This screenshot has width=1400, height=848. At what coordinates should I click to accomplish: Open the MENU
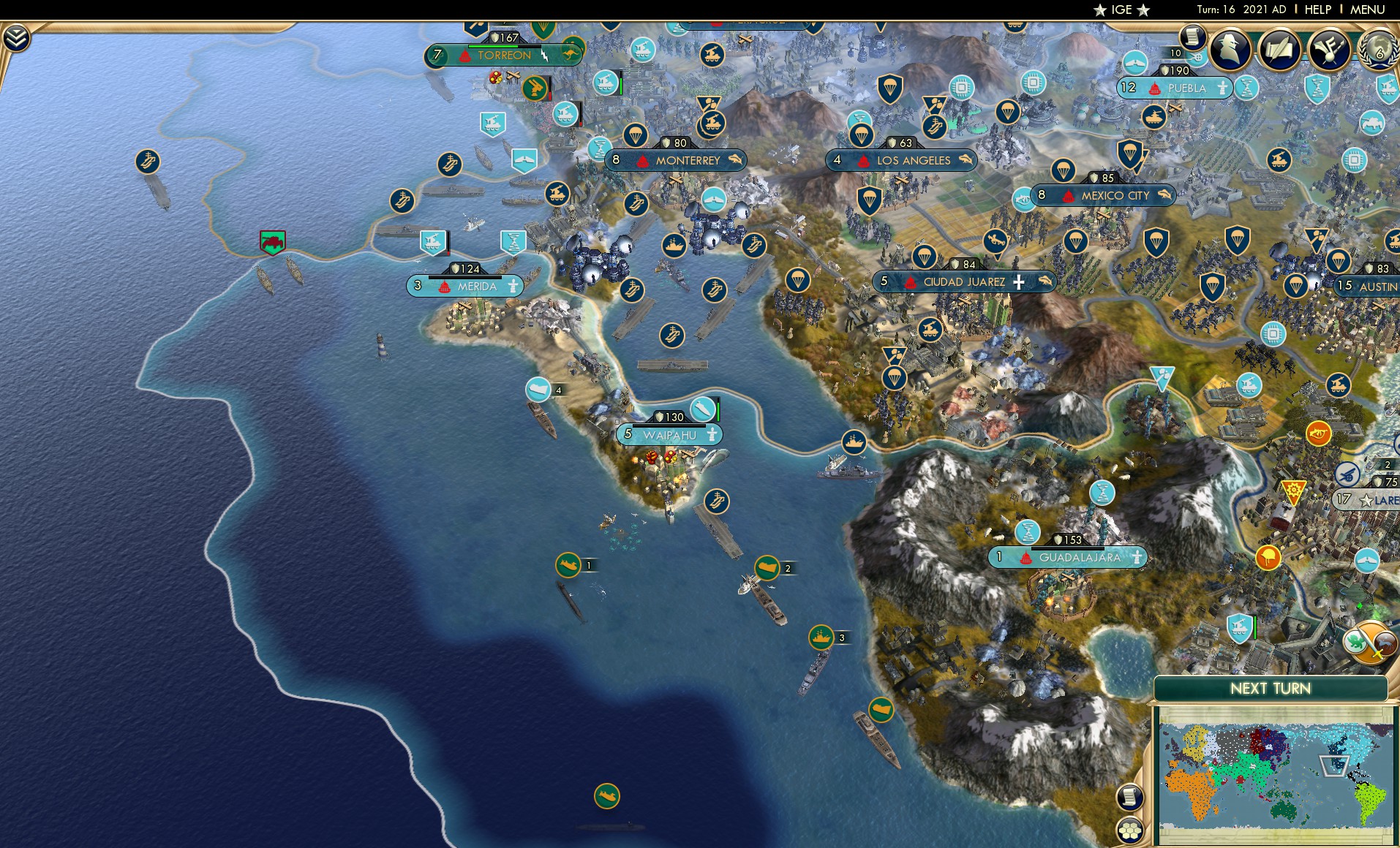(1369, 10)
